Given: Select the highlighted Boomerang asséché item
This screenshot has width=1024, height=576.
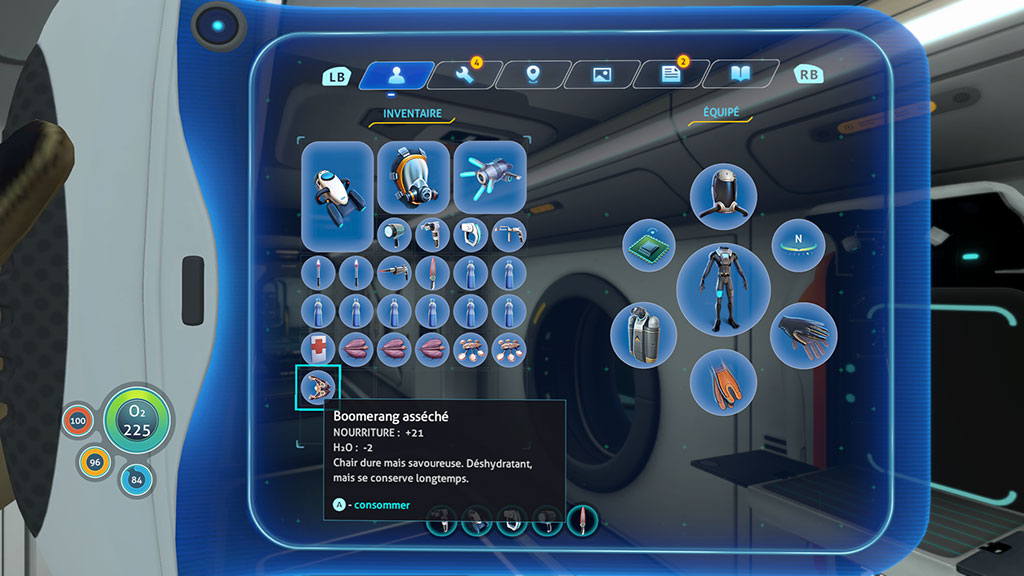Looking at the screenshot, I should [318, 386].
